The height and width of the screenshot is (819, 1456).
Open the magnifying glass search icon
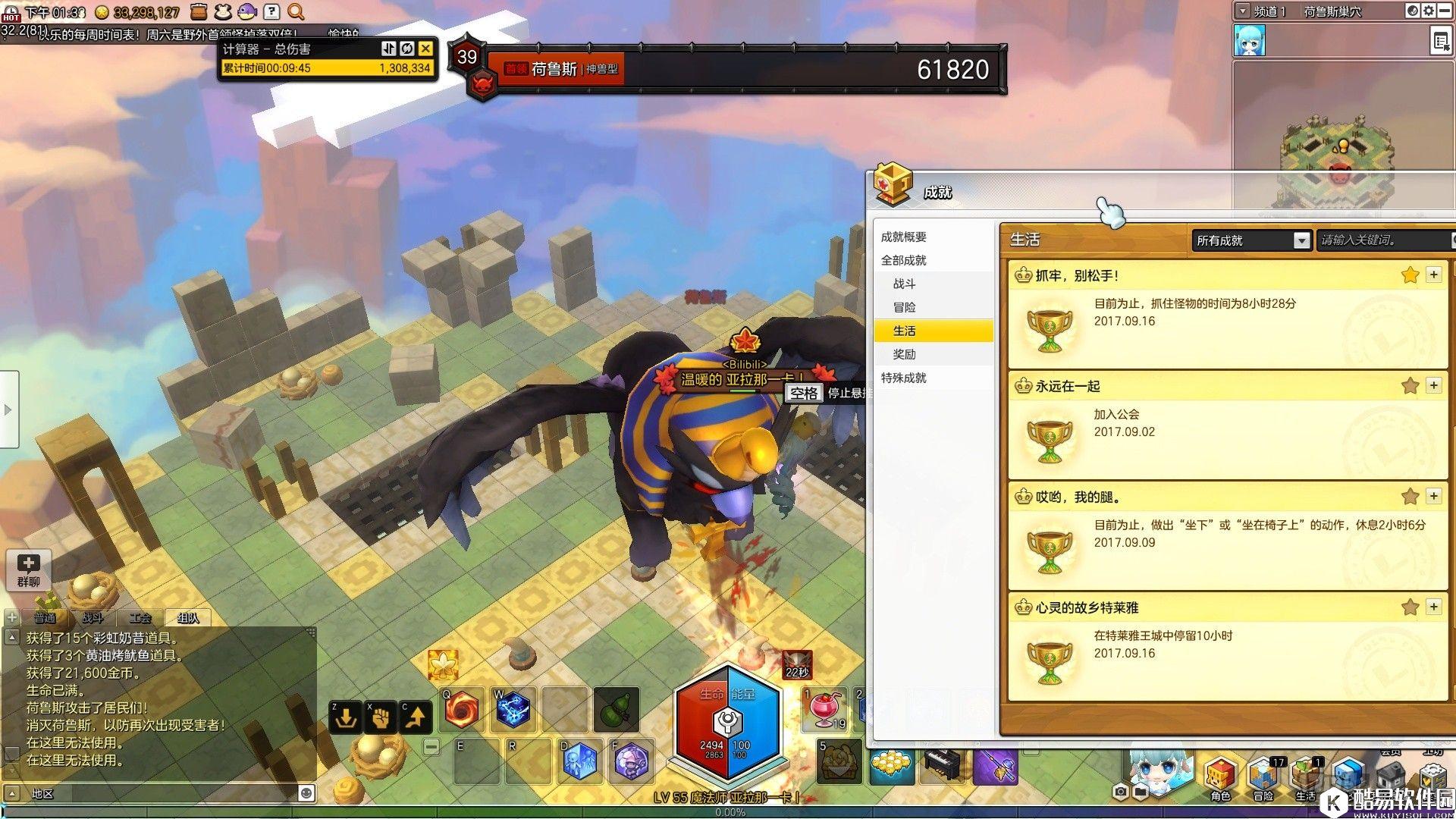(297, 11)
